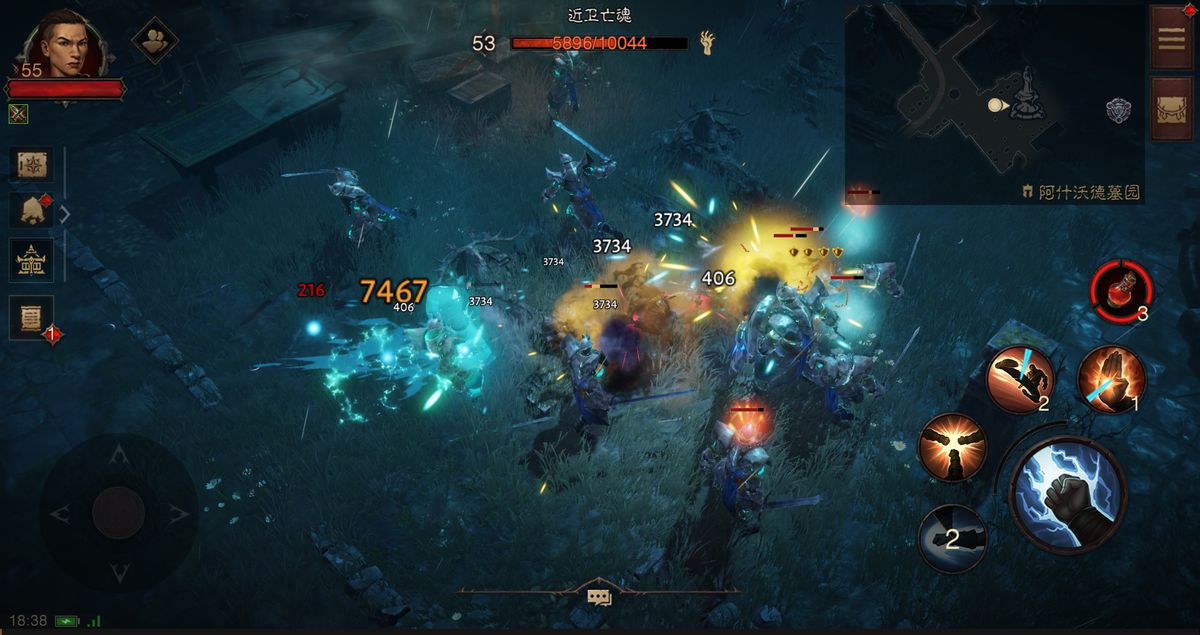Expand the left side menu arrow
Image resolution: width=1200 pixels, height=635 pixels.
pyautogui.click(x=65, y=213)
